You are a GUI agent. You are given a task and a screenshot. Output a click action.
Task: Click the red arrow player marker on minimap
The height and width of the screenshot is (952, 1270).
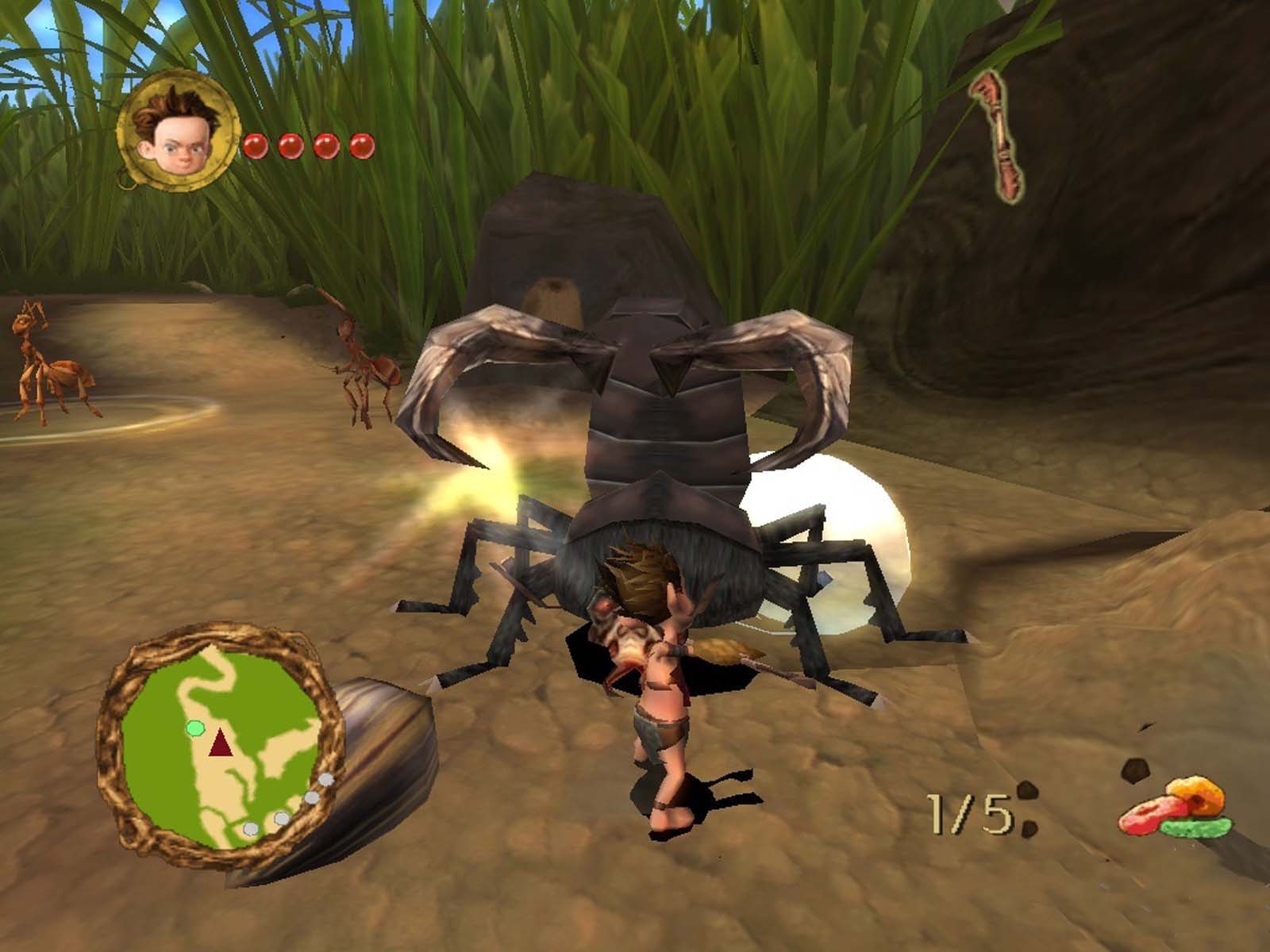coord(221,745)
